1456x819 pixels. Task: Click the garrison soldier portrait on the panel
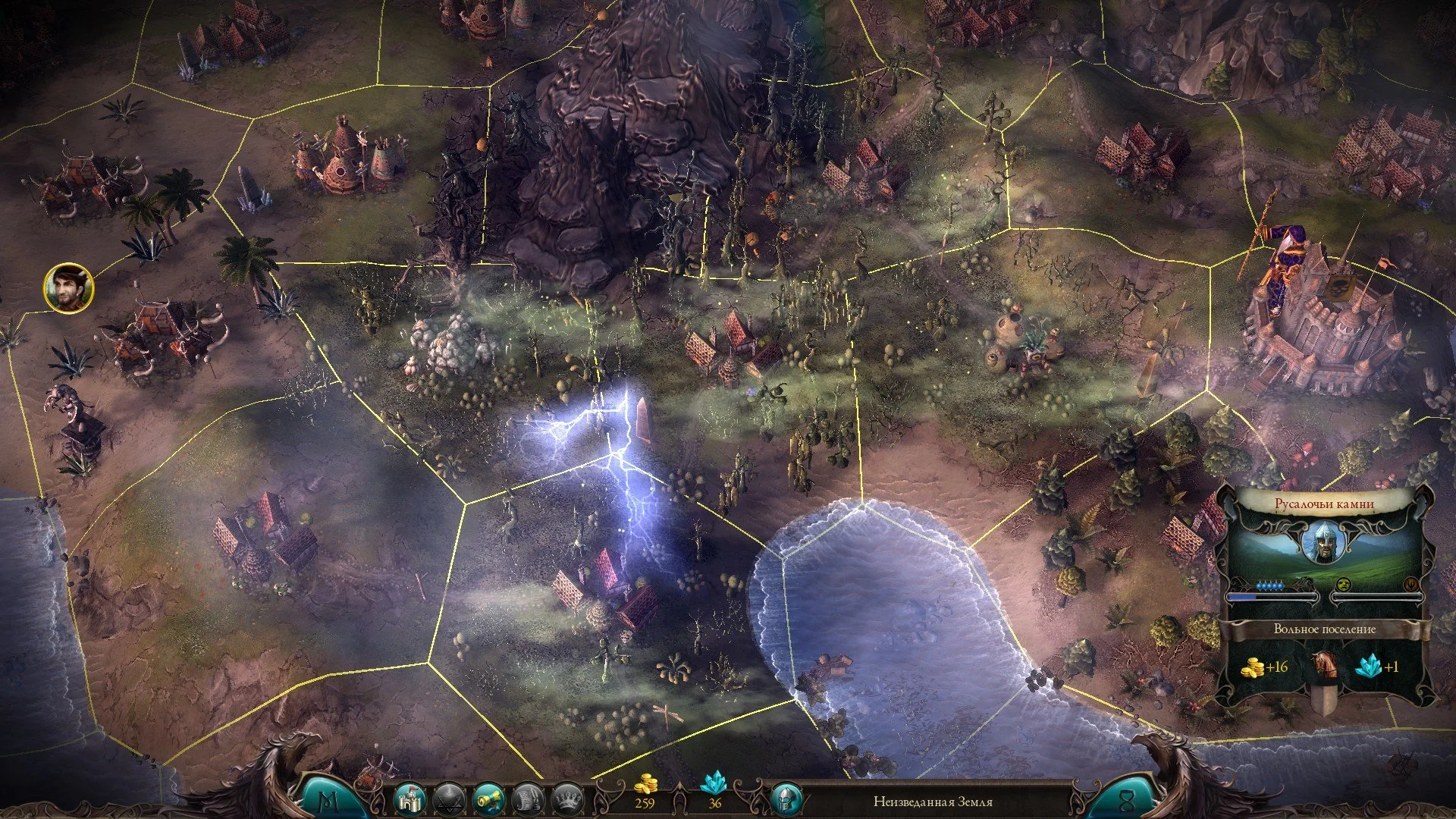click(1326, 541)
